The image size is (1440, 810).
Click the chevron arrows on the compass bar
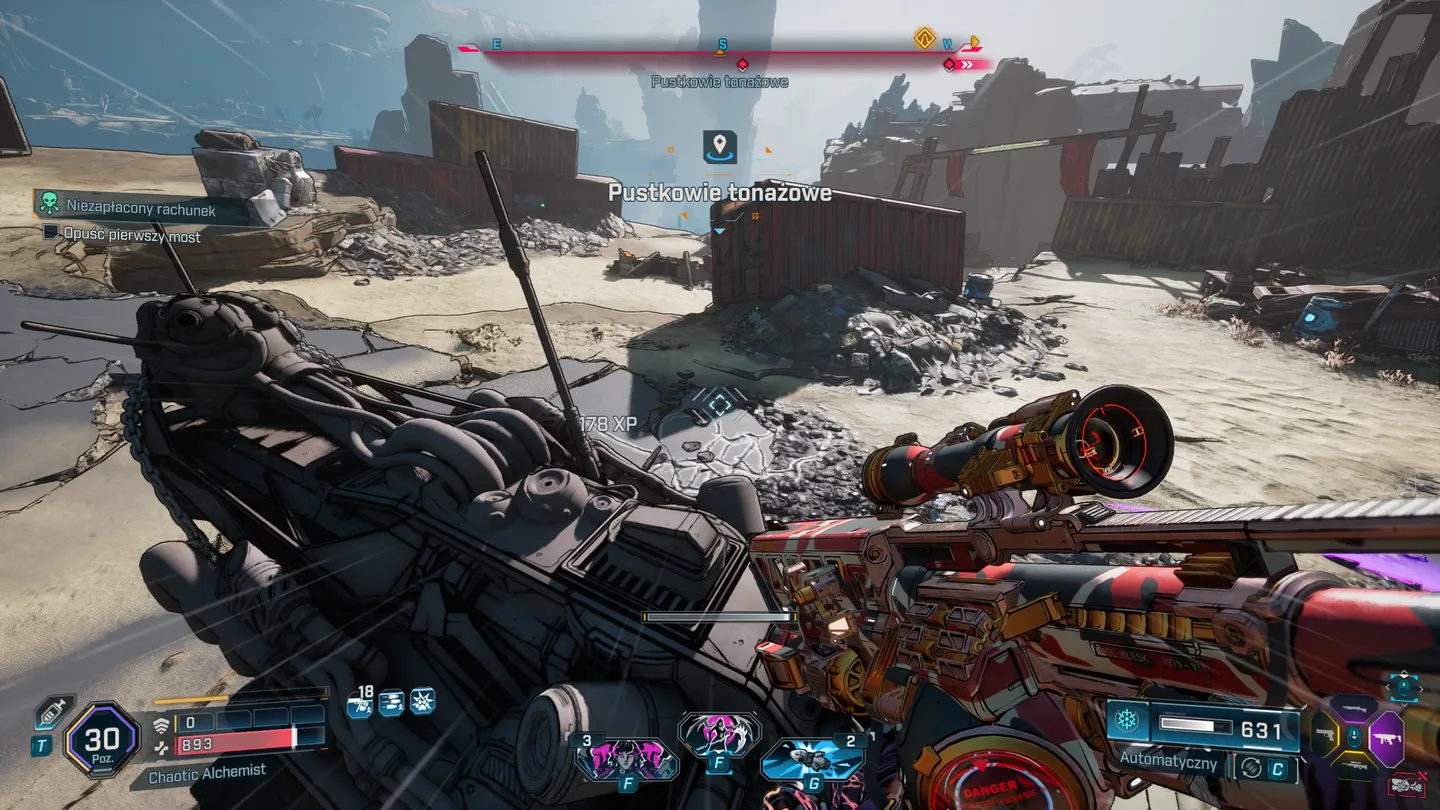click(965, 62)
